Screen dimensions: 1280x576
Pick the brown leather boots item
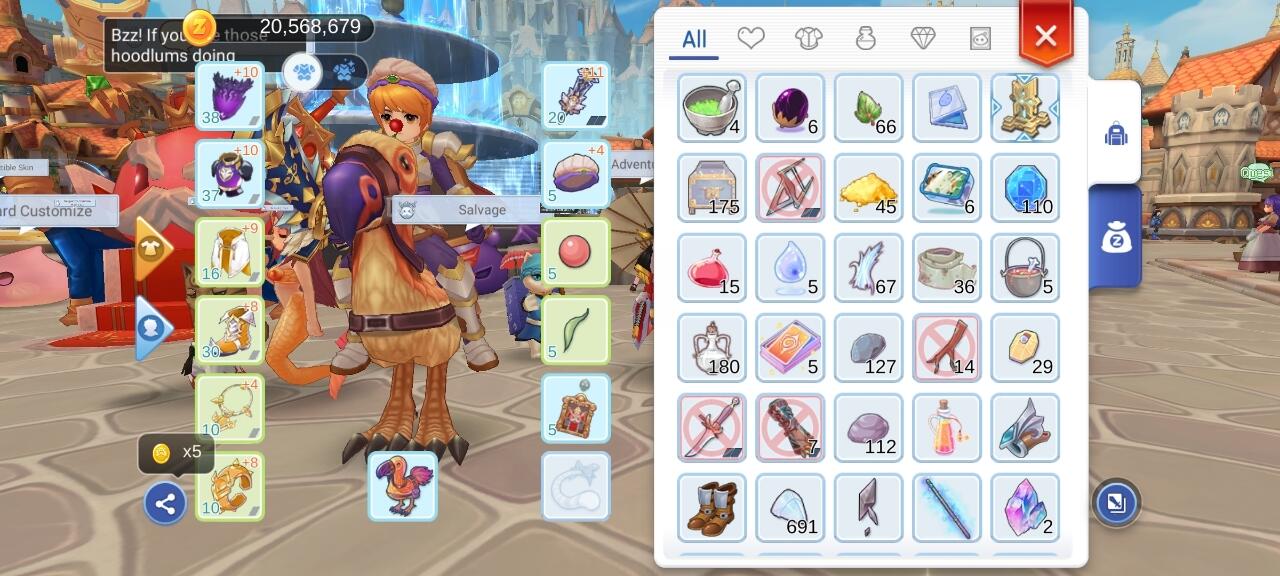pos(711,508)
